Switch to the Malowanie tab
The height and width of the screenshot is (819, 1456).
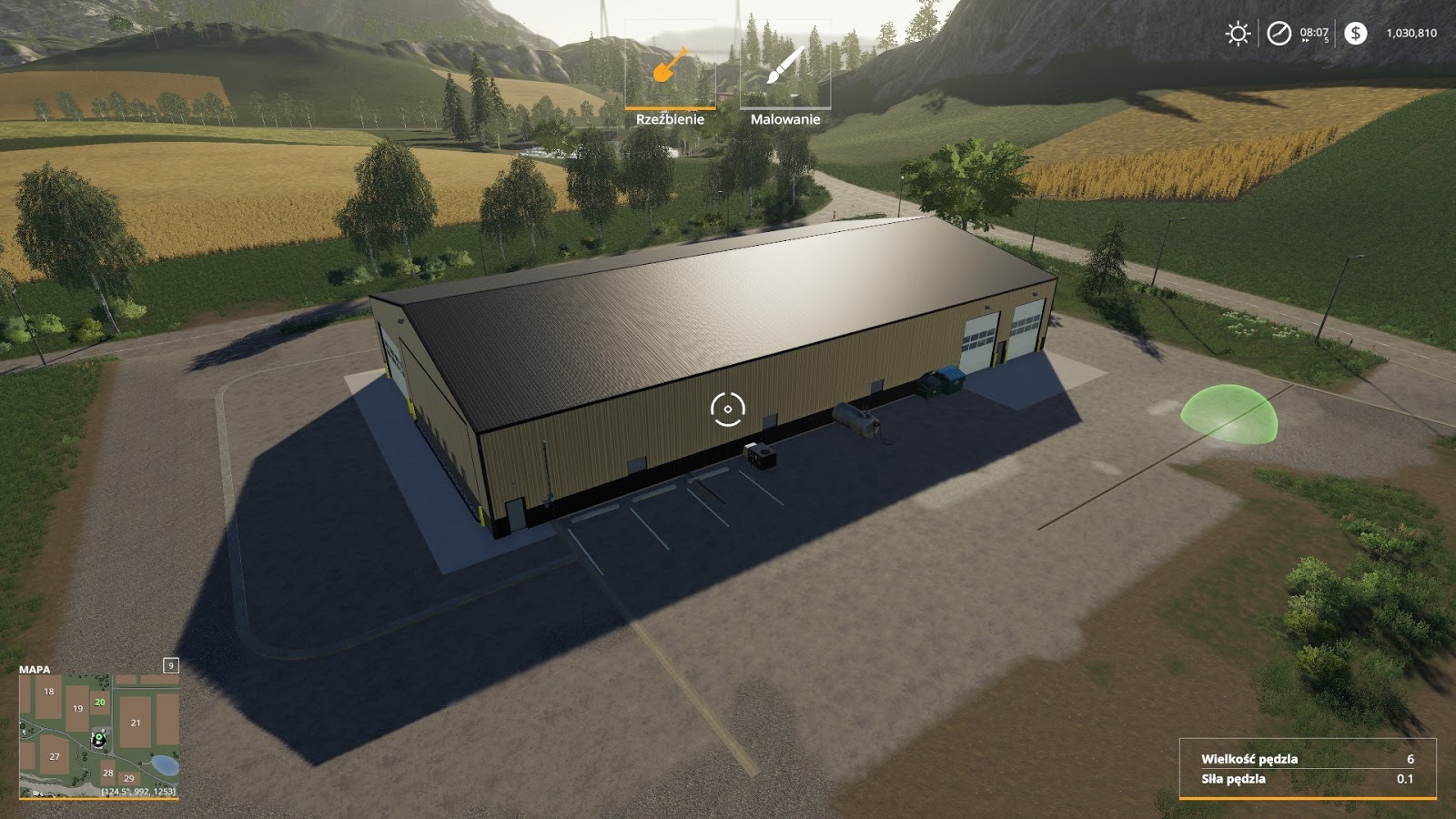click(786, 118)
